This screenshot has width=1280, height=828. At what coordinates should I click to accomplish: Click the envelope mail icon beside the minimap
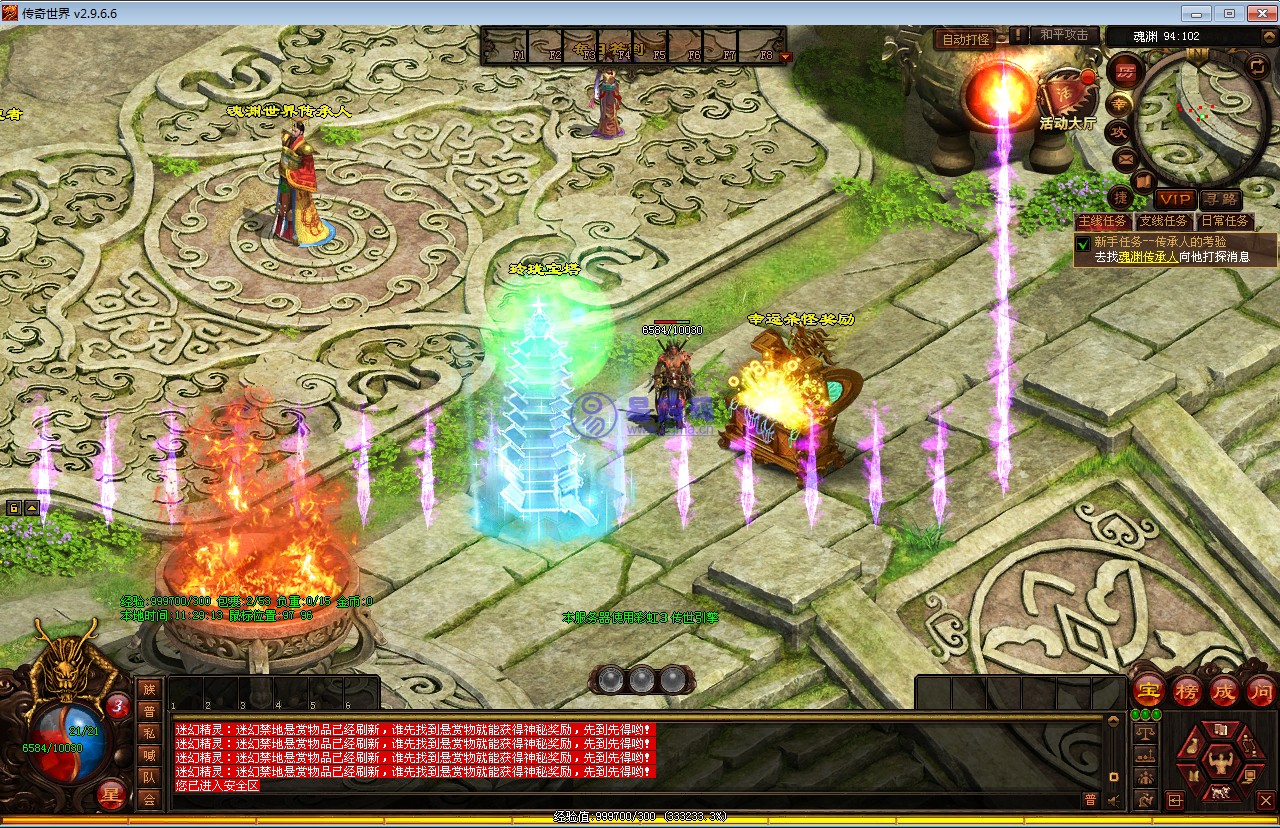coord(1125,158)
